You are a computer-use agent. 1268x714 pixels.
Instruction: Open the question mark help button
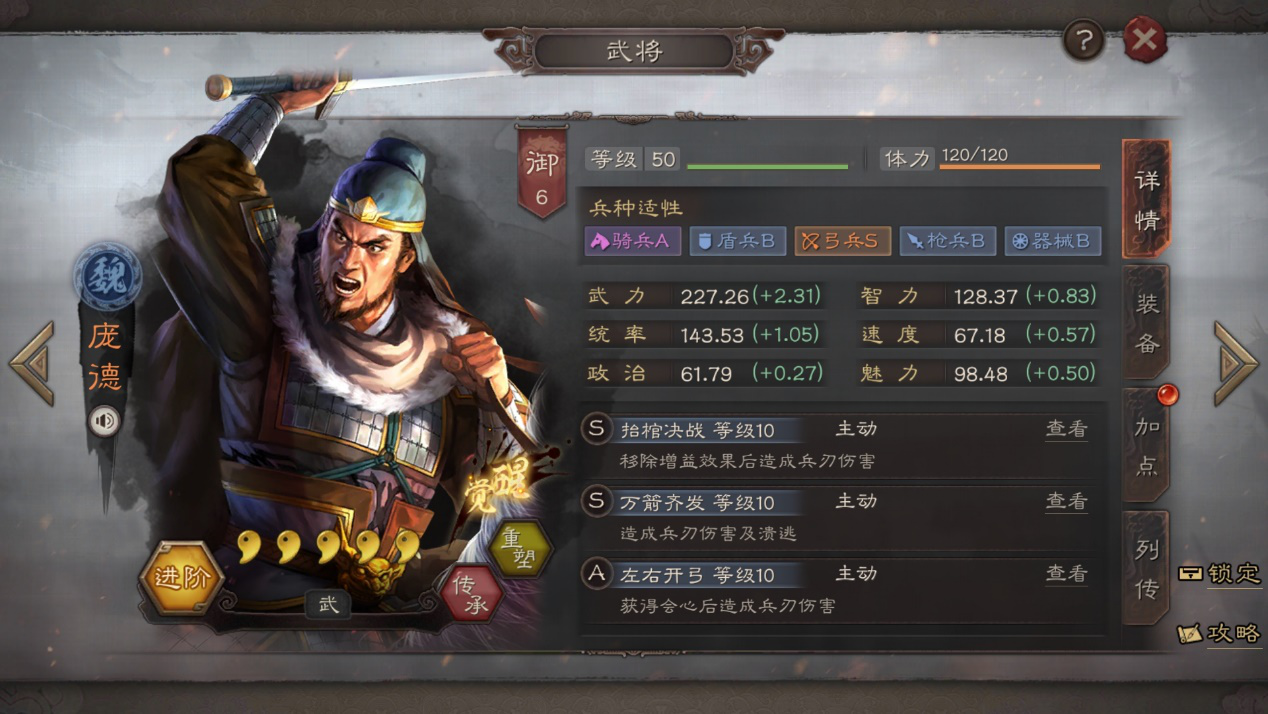click(1084, 41)
